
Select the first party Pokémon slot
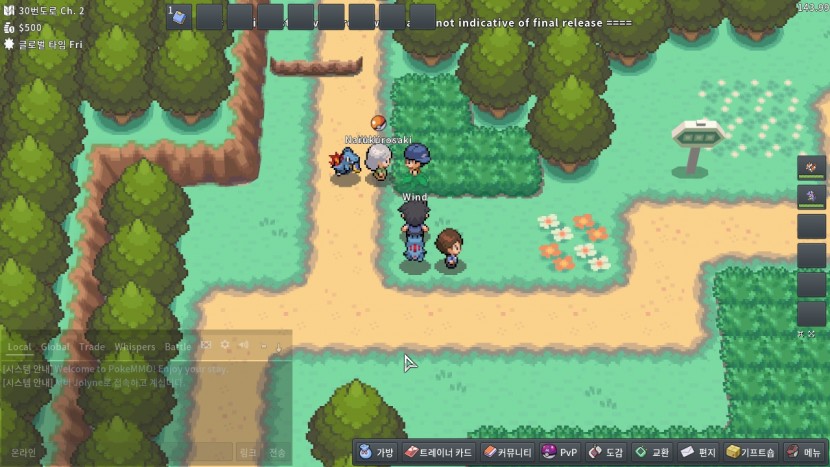[x=811, y=167]
